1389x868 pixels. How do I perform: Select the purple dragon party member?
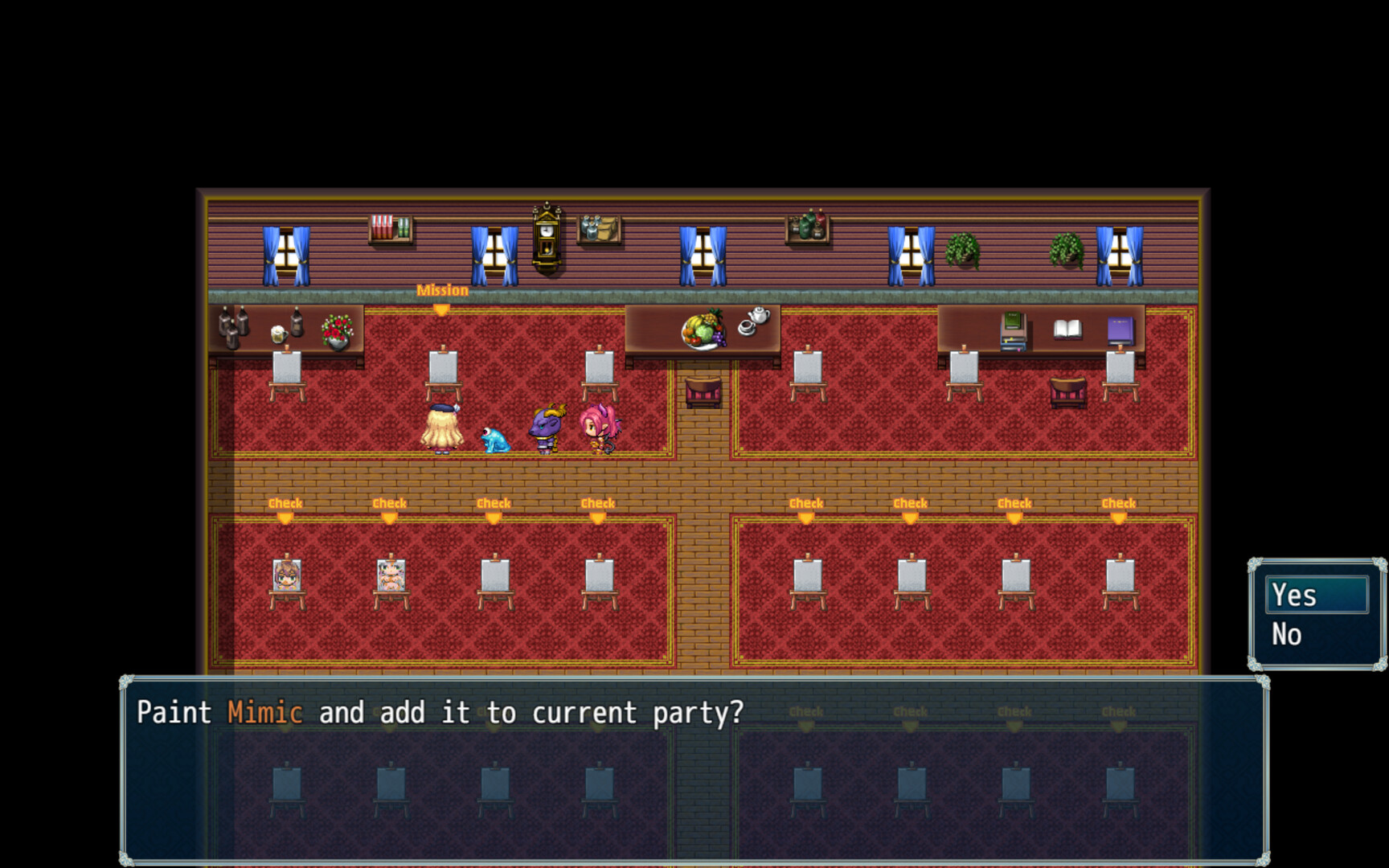[x=547, y=426]
